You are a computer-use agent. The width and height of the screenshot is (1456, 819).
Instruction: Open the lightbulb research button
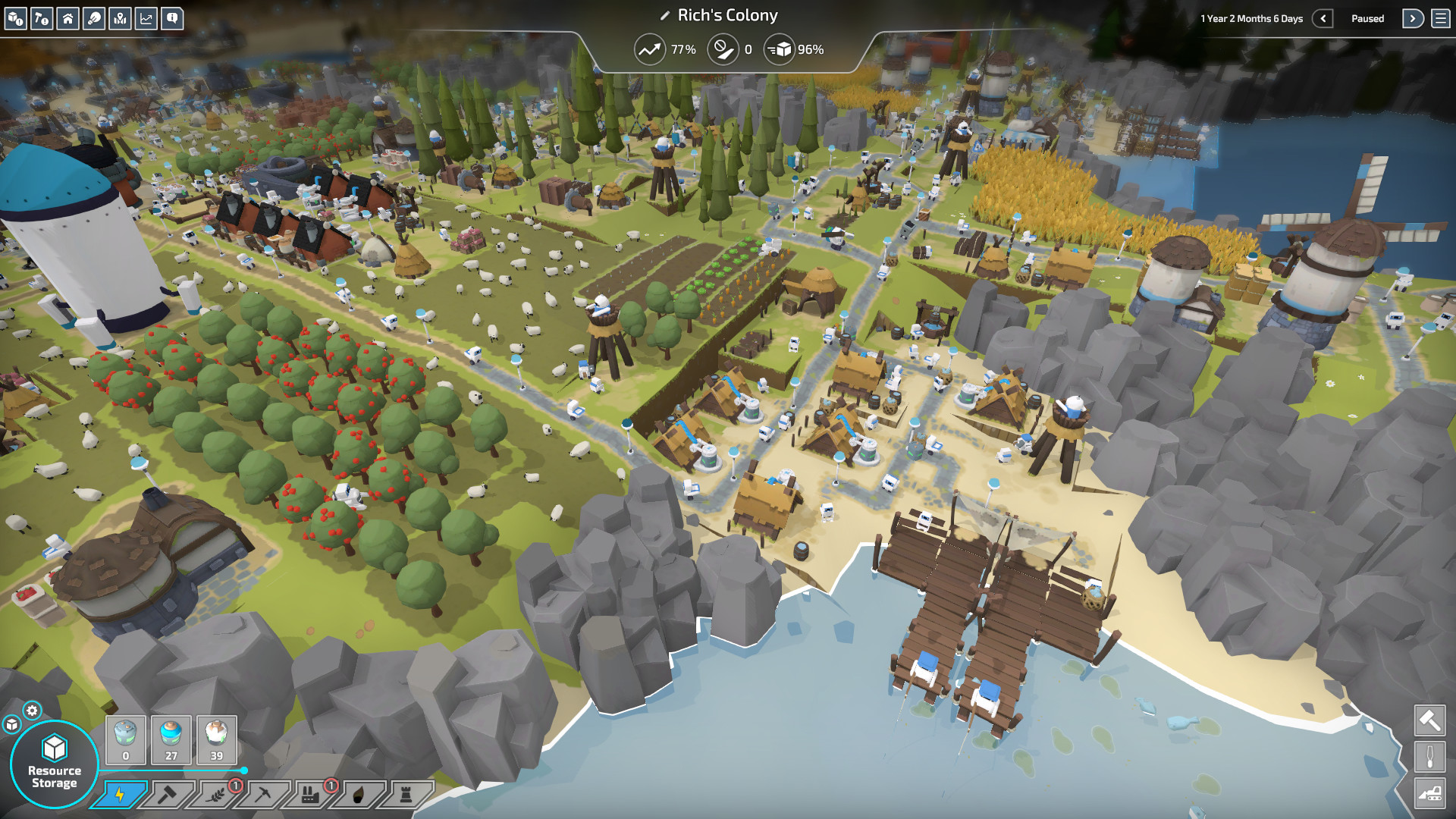(94, 18)
